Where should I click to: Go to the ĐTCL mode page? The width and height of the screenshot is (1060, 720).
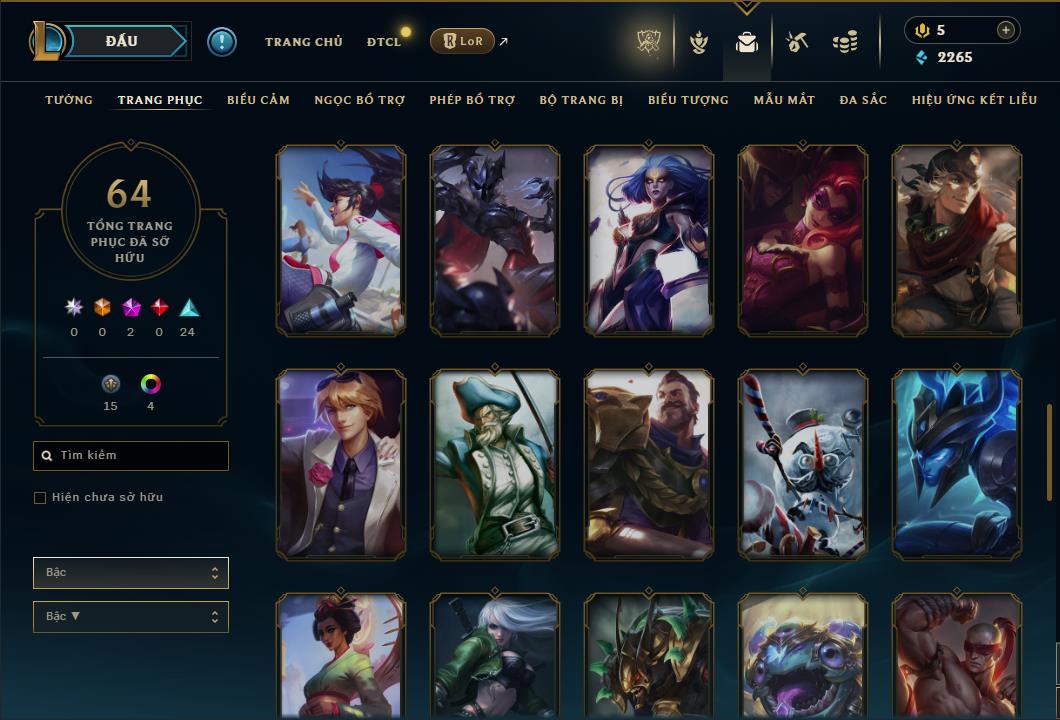click(x=384, y=42)
